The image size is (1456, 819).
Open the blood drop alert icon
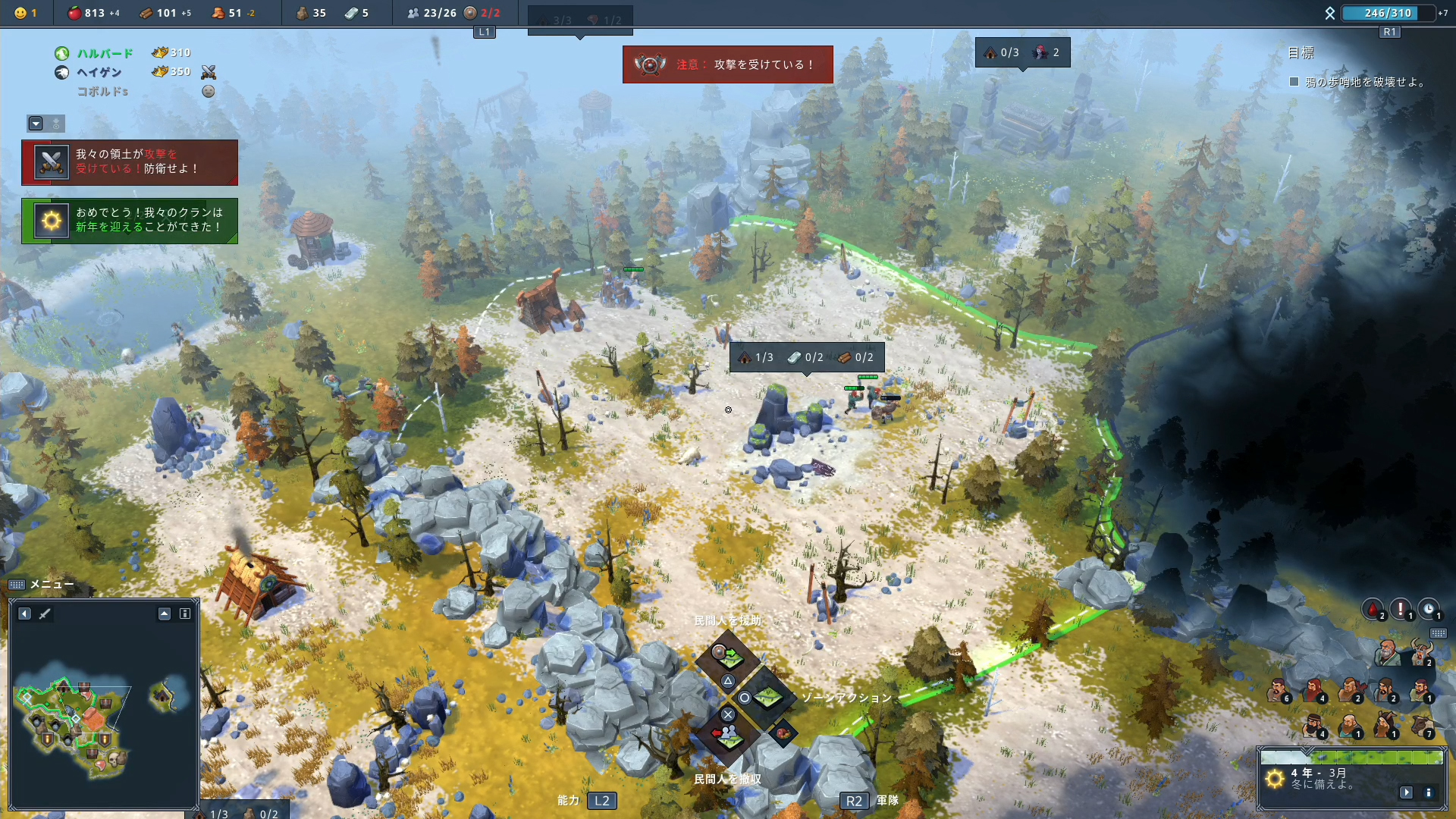pyautogui.click(x=1373, y=609)
